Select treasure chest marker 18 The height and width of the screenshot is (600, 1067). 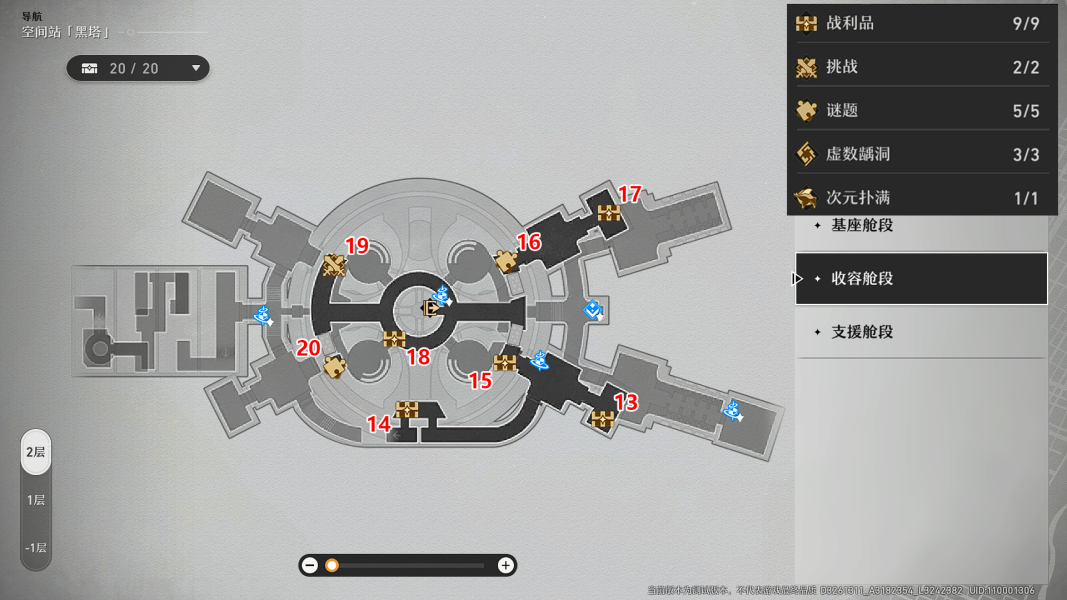click(x=394, y=338)
